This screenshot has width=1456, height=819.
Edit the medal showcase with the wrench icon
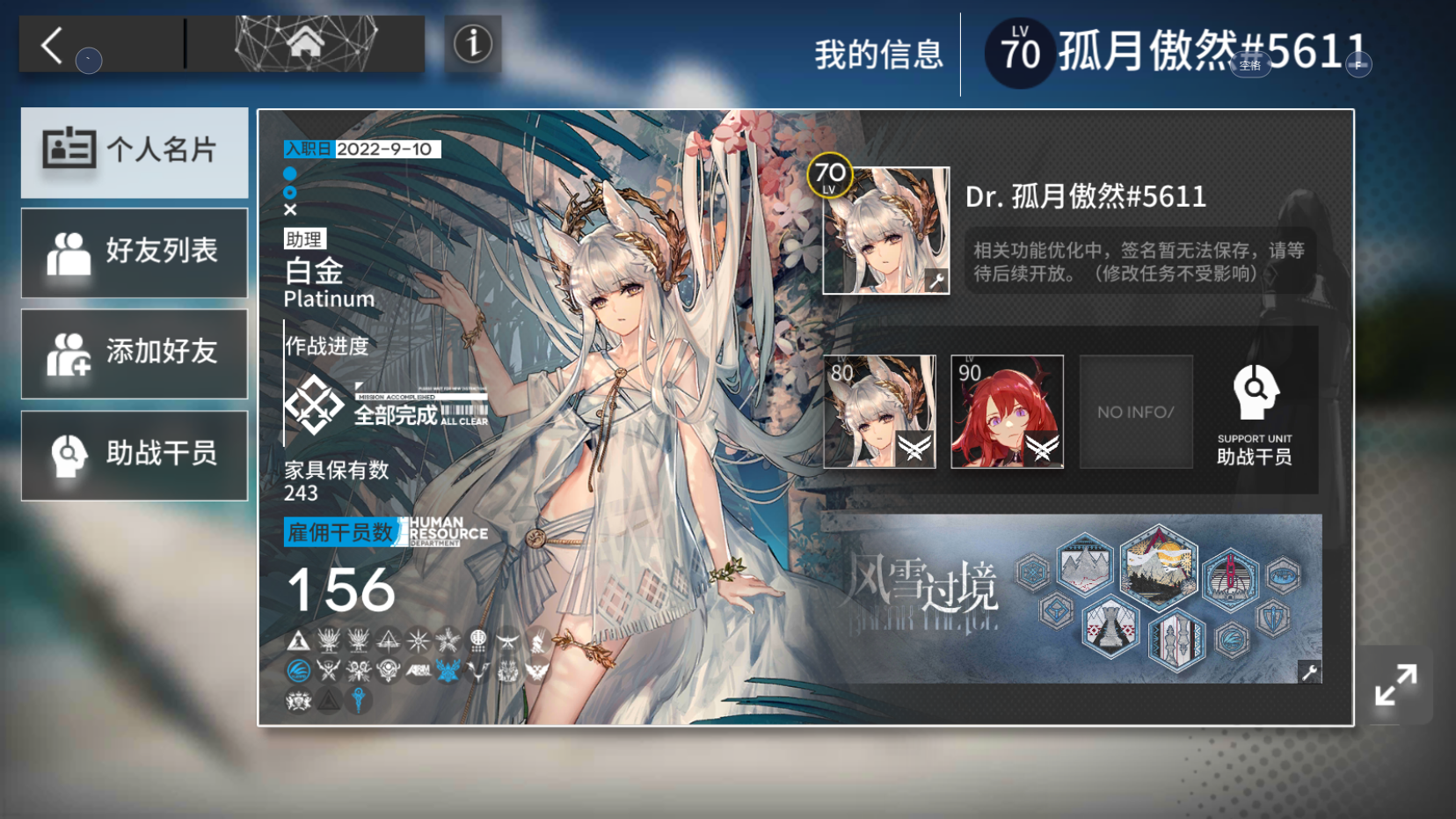[1309, 672]
